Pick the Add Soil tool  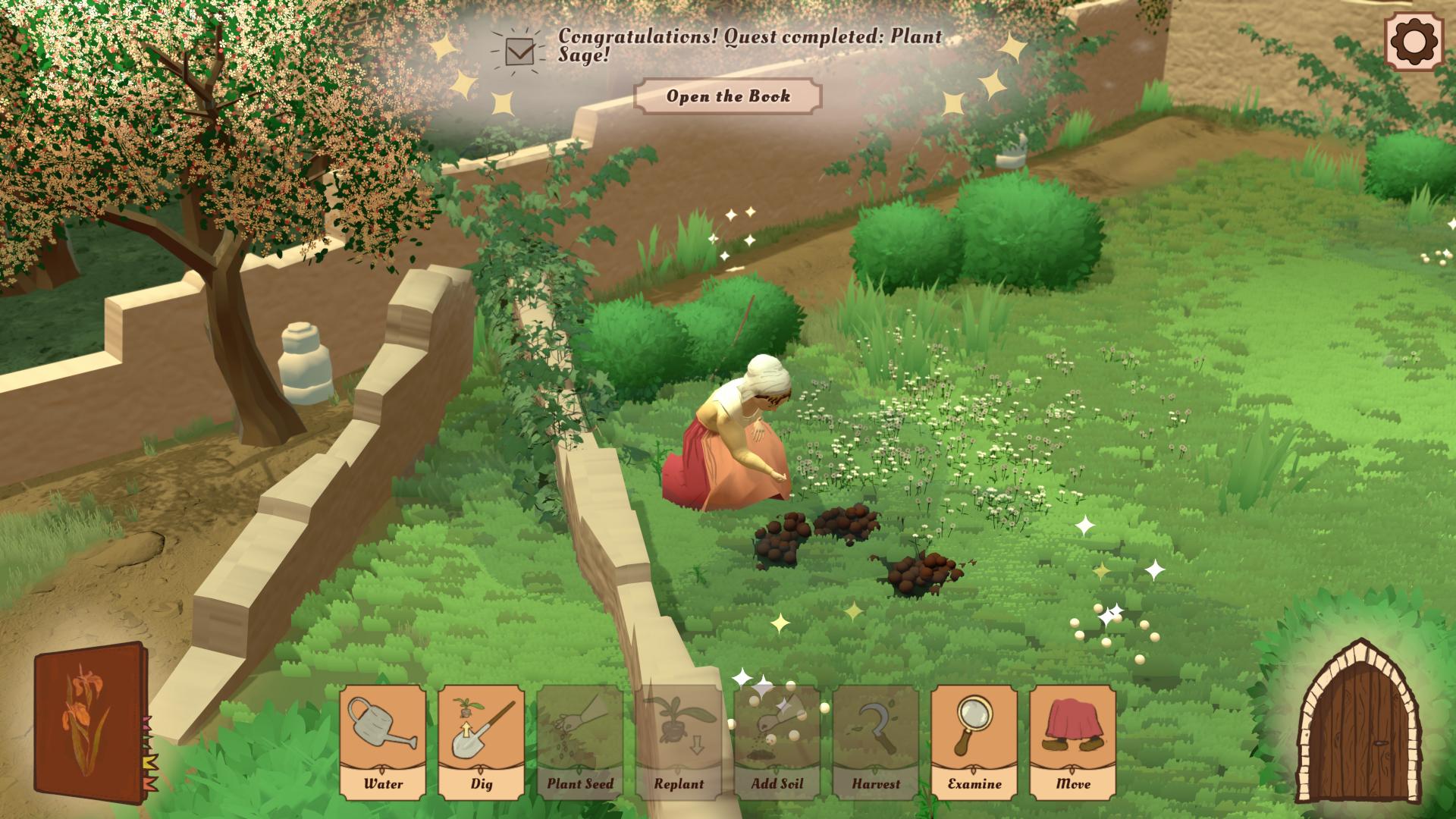tap(777, 743)
